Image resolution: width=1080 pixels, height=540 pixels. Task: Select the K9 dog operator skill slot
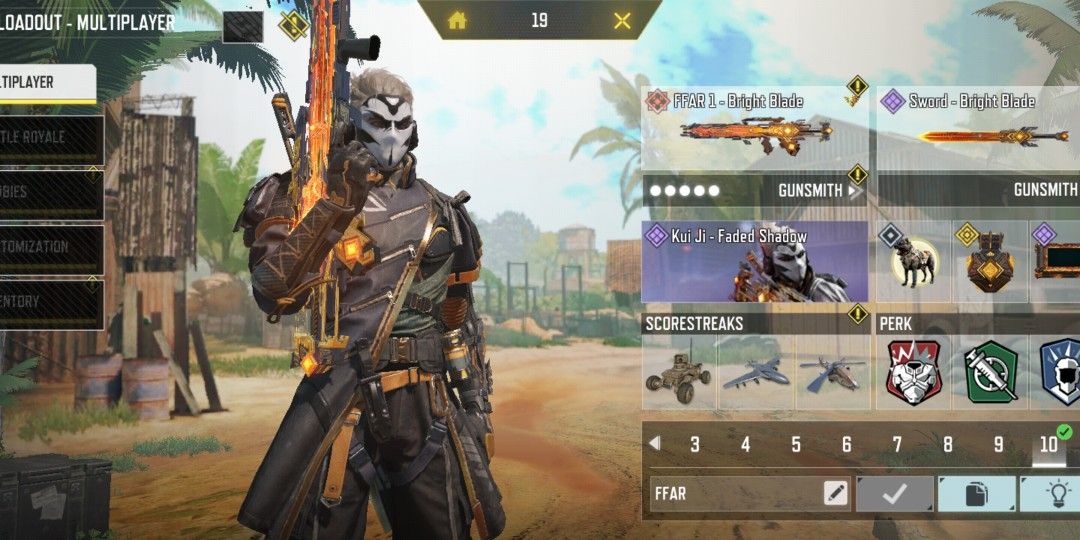click(914, 262)
